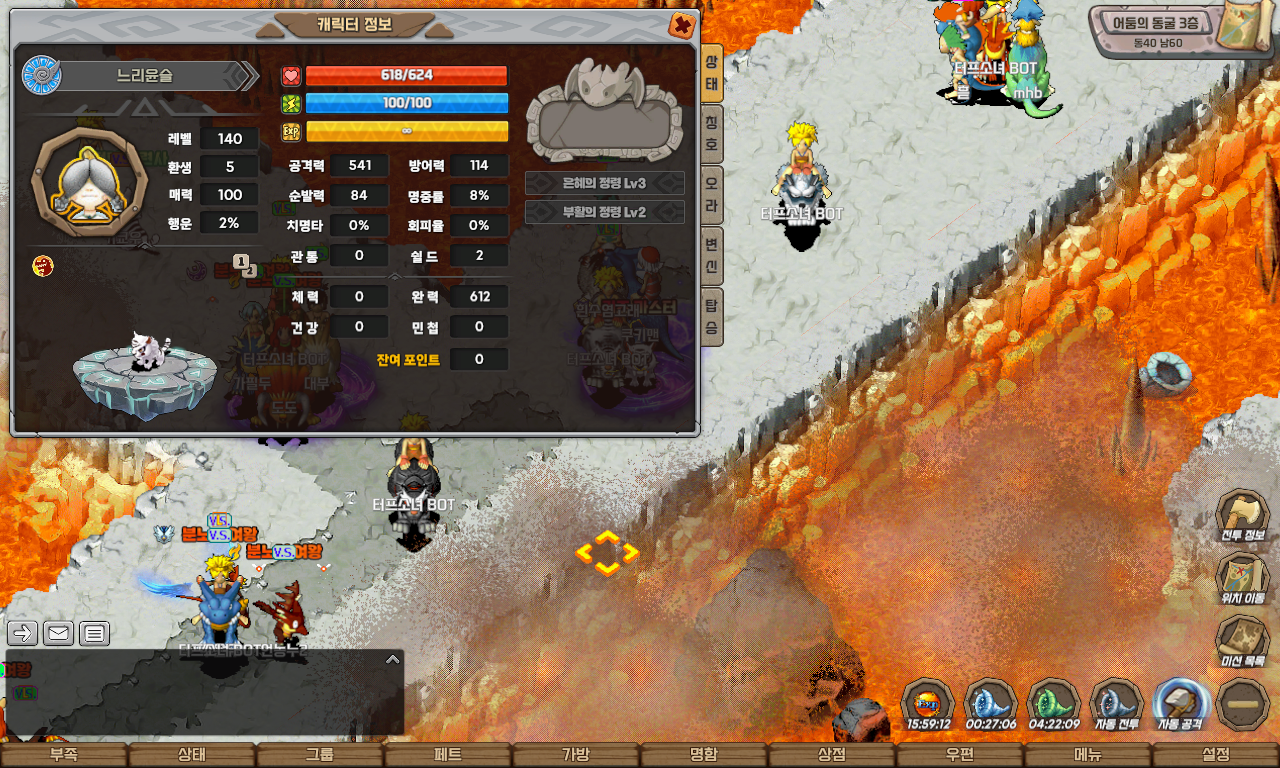
Task: Click the envelope button above the chat
Action: (x=58, y=633)
